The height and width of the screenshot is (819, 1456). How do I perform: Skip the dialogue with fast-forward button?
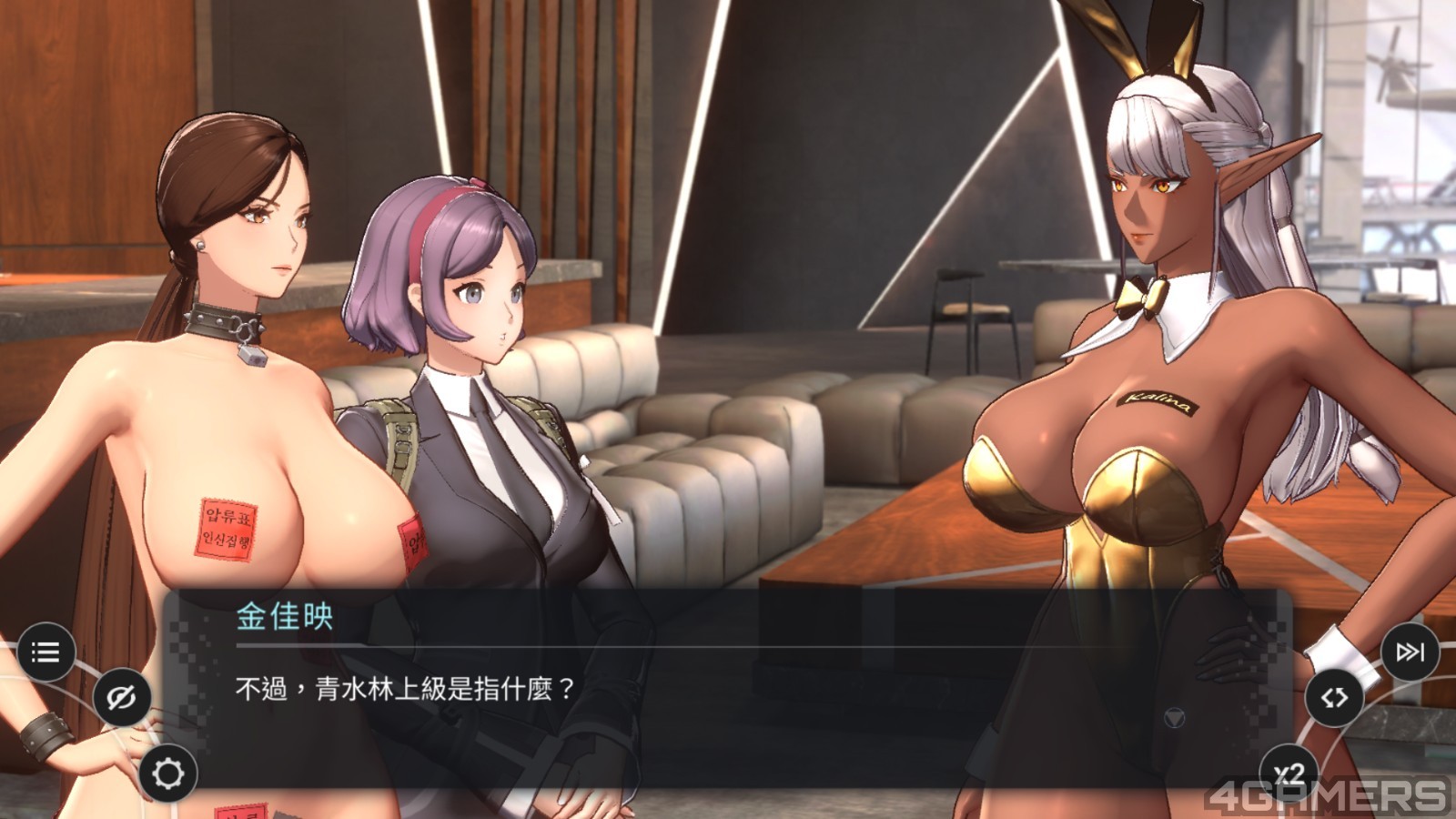coord(1410,652)
